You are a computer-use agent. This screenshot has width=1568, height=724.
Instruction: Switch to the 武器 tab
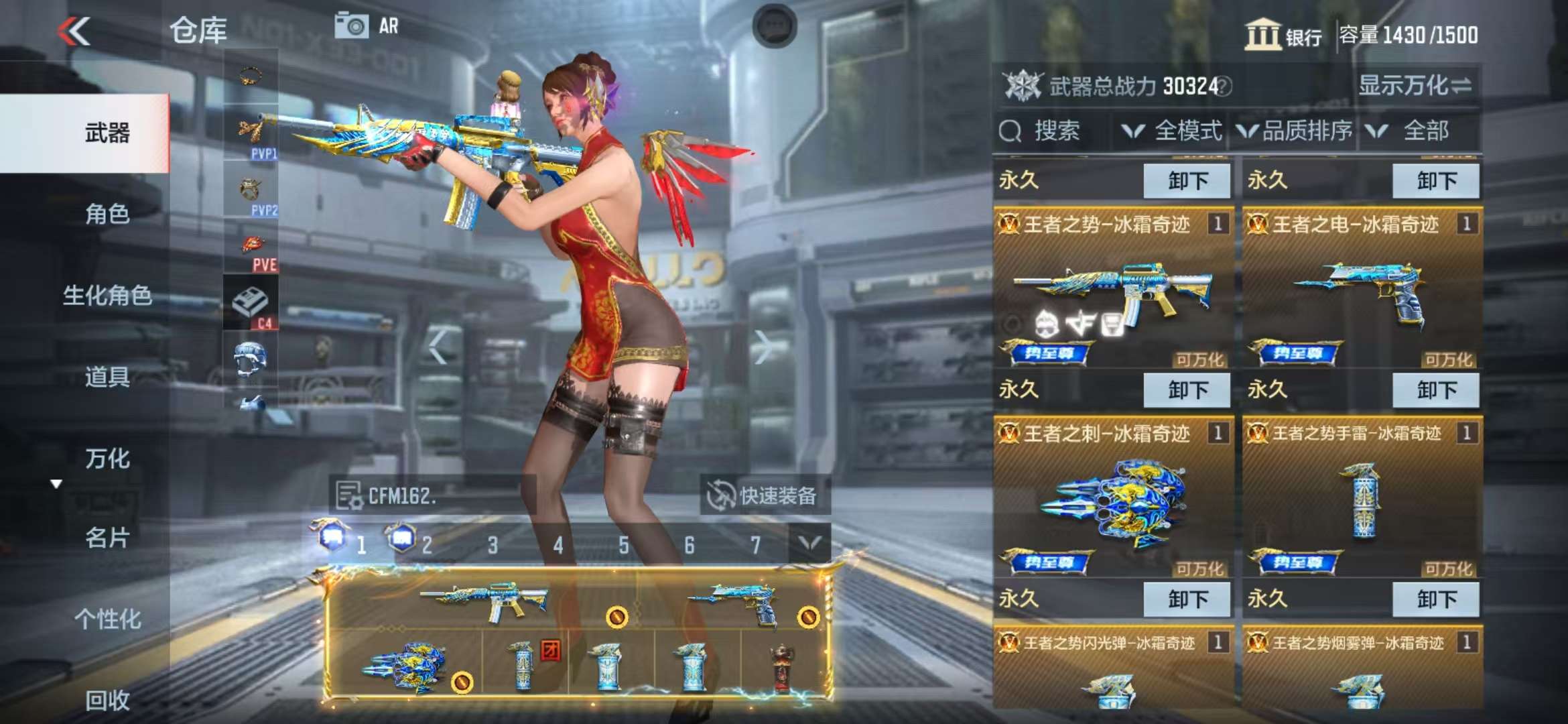pos(107,133)
